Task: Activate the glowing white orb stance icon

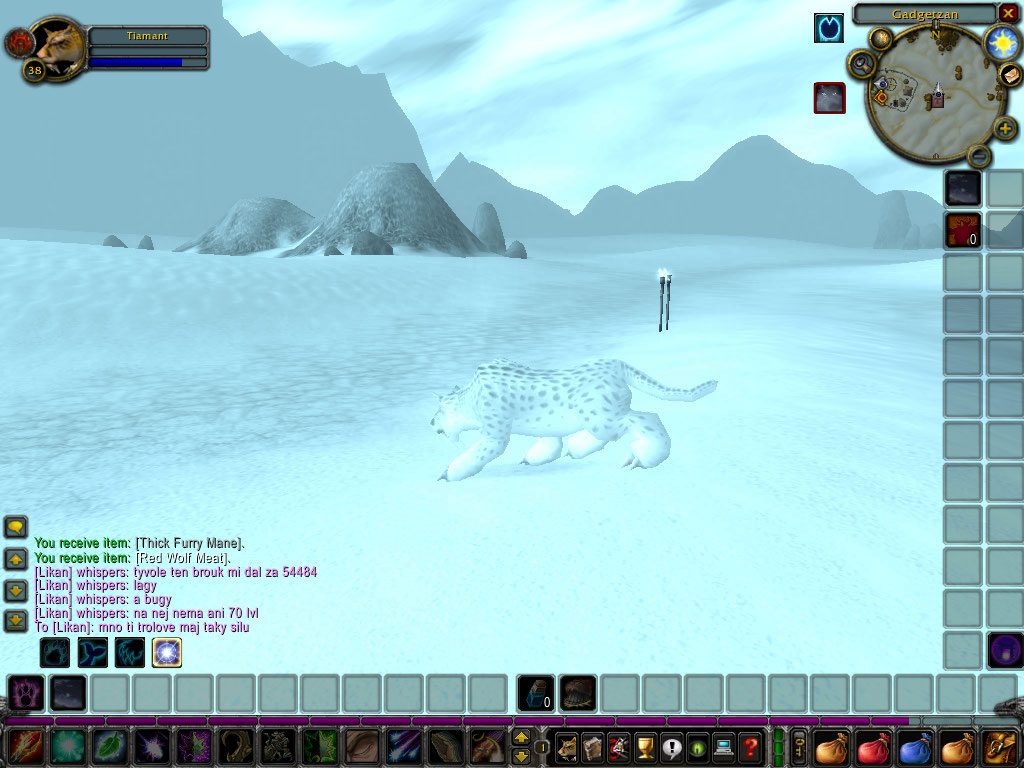Action: [166, 653]
